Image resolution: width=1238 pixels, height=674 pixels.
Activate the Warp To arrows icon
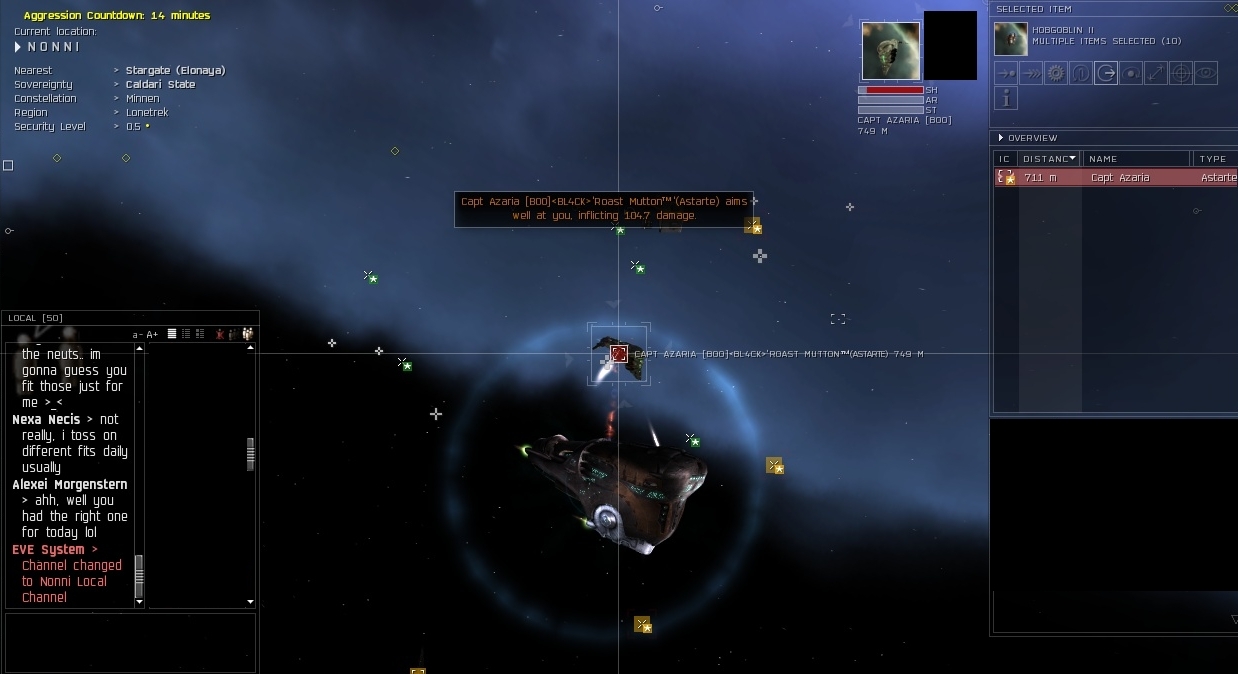(x=1031, y=73)
